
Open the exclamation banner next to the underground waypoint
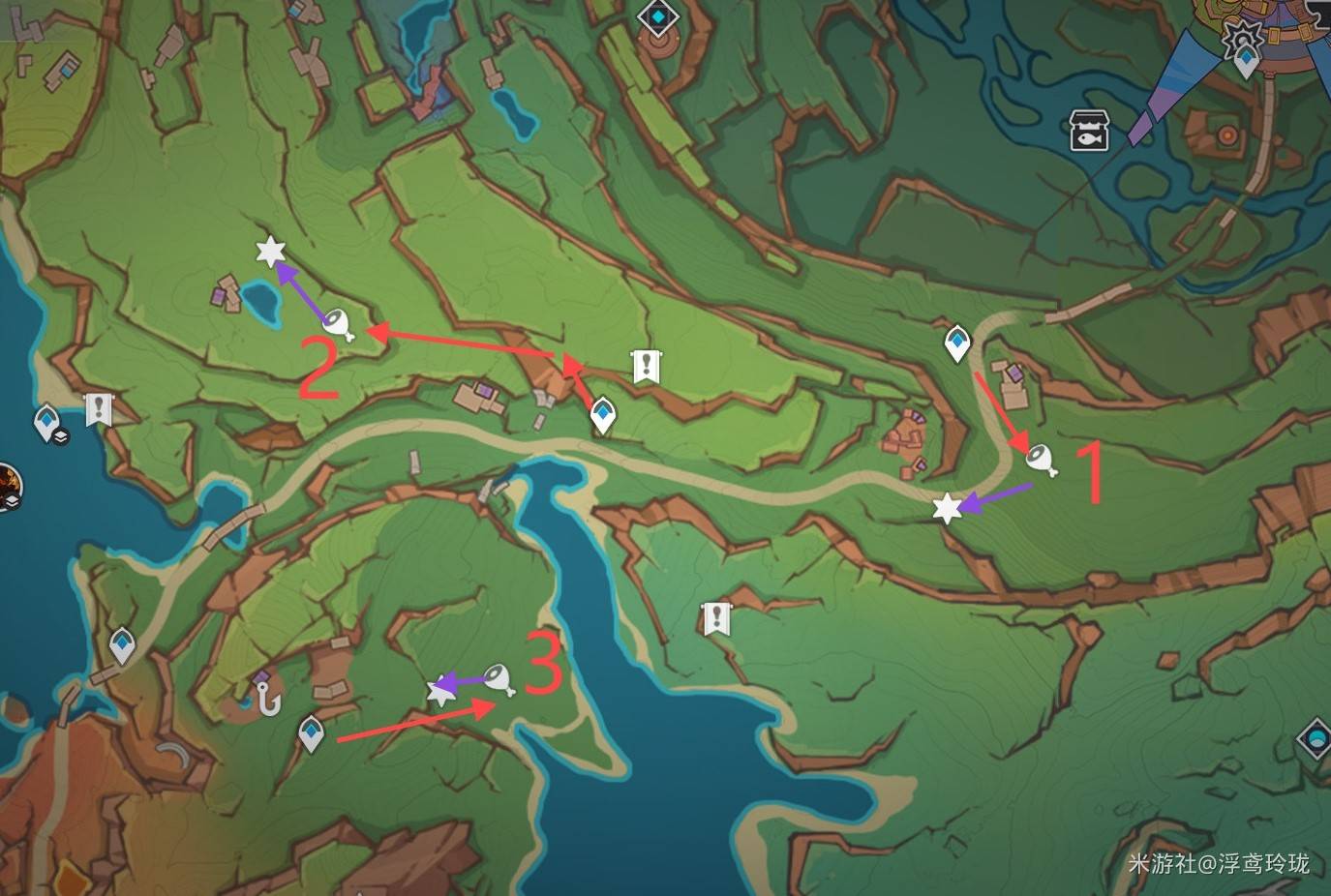coord(98,409)
